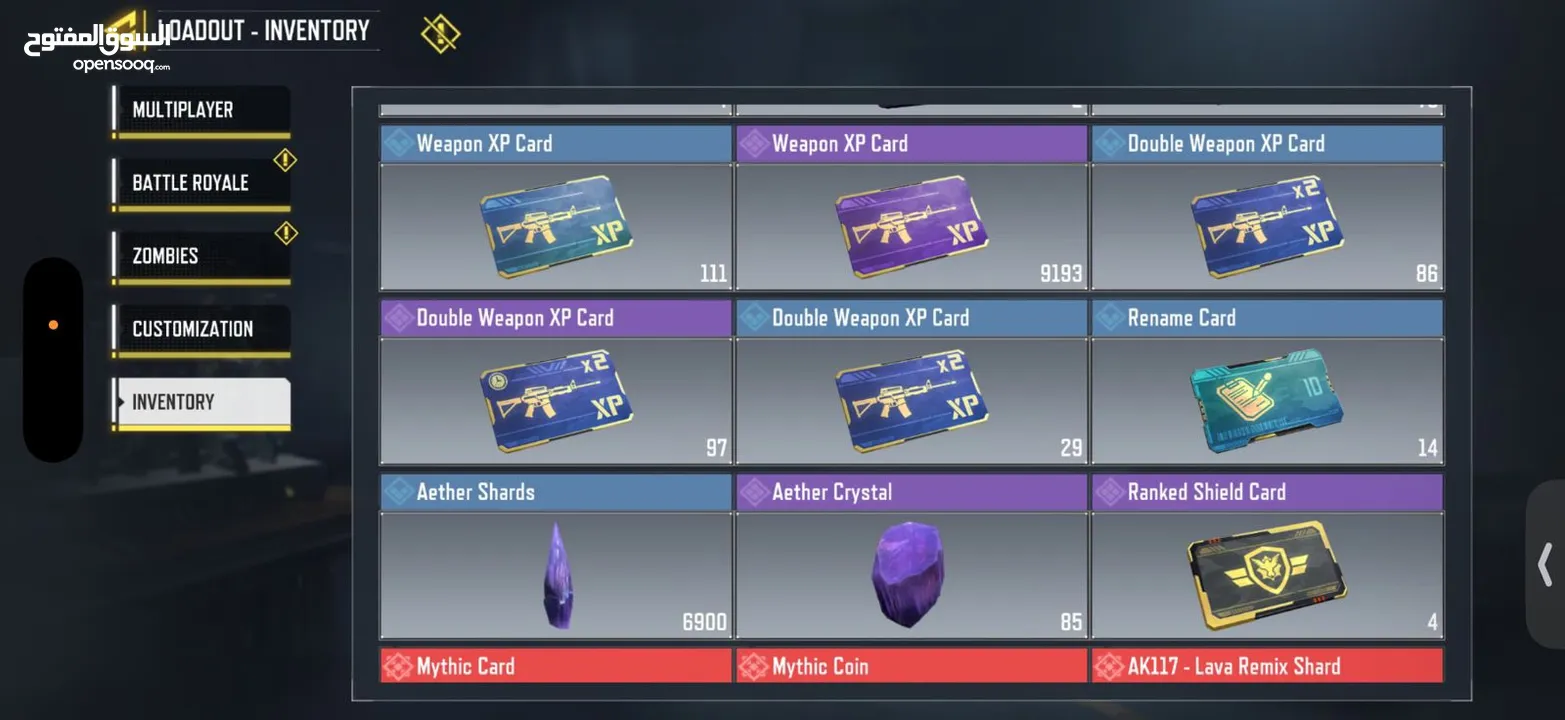Tap the alert badge on Battle Royale
This screenshot has width=1565, height=720.
(285, 159)
